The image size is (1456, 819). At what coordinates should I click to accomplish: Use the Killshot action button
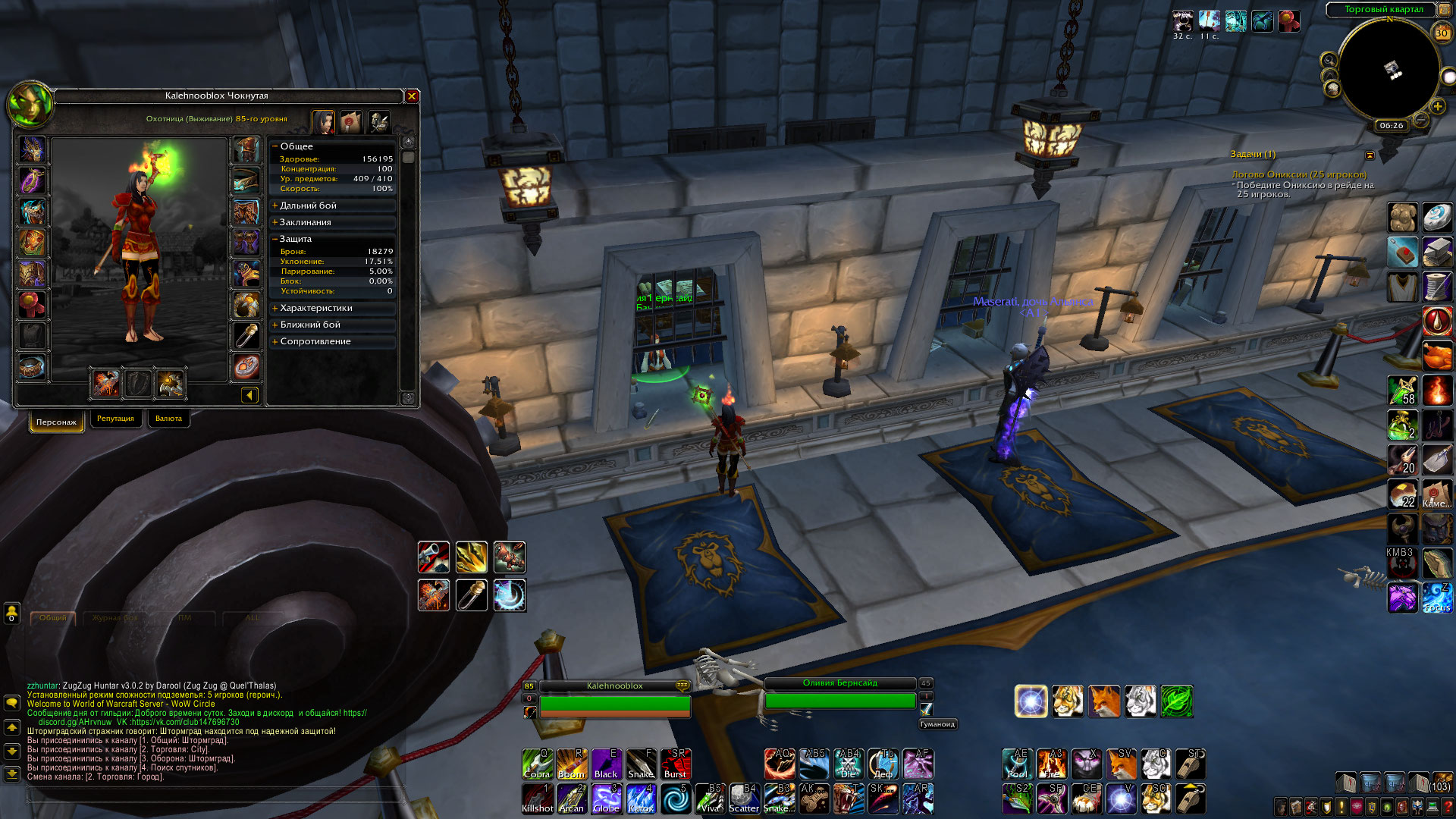[538, 799]
